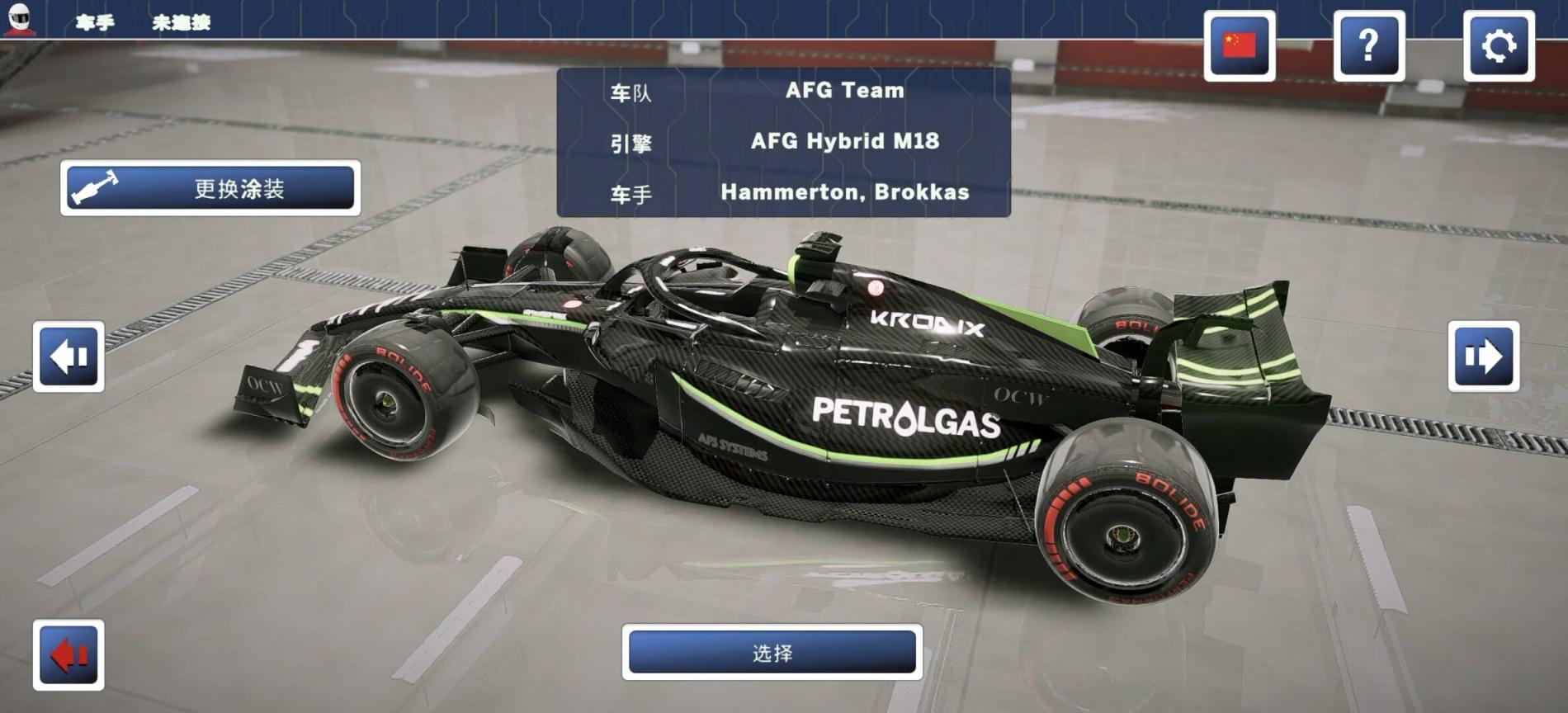Image resolution: width=1568 pixels, height=713 pixels.
Task: Open the change livery (更换涂装) option
Action: (x=210, y=188)
